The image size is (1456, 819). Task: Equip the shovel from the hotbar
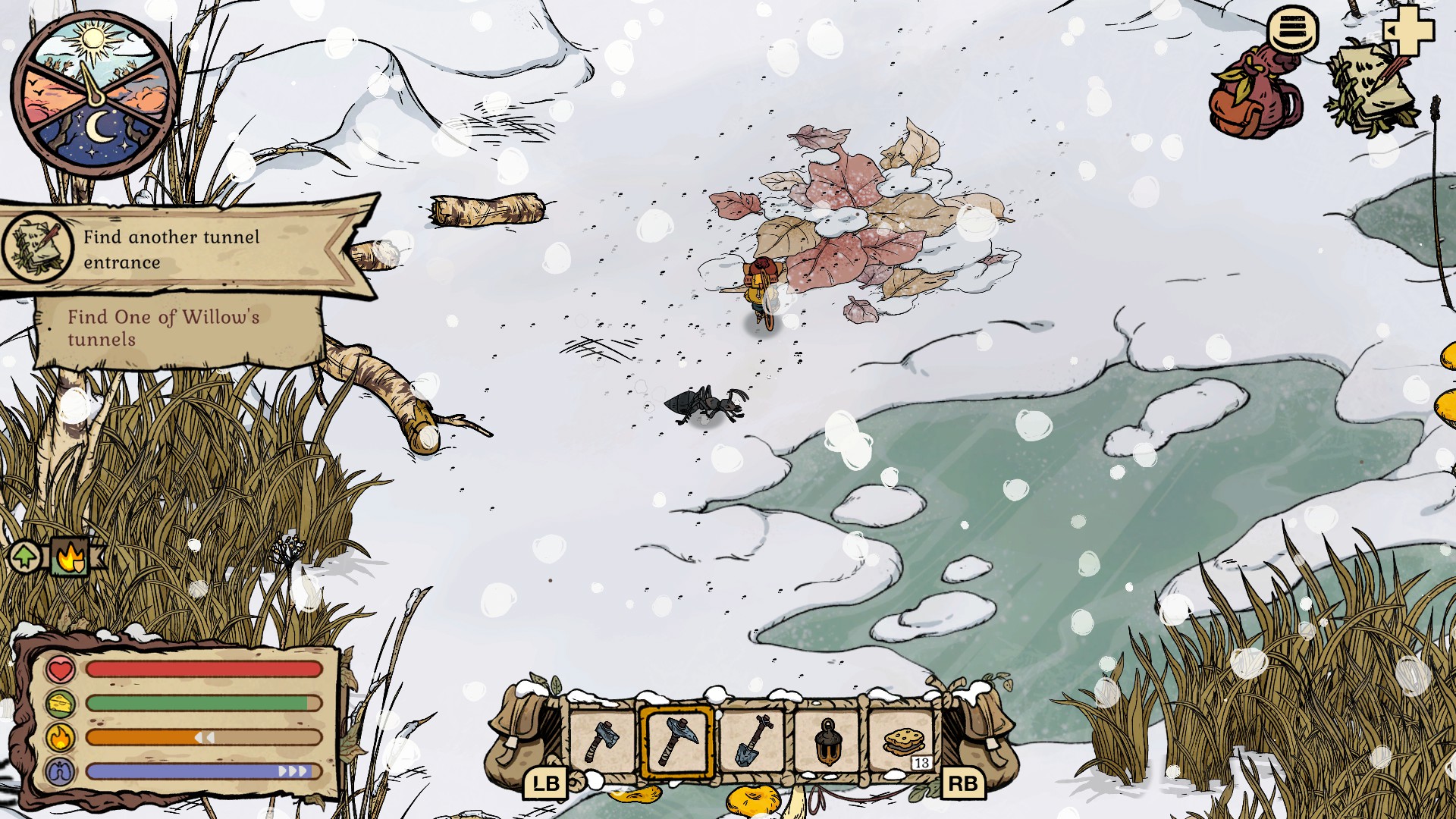[752, 742]
